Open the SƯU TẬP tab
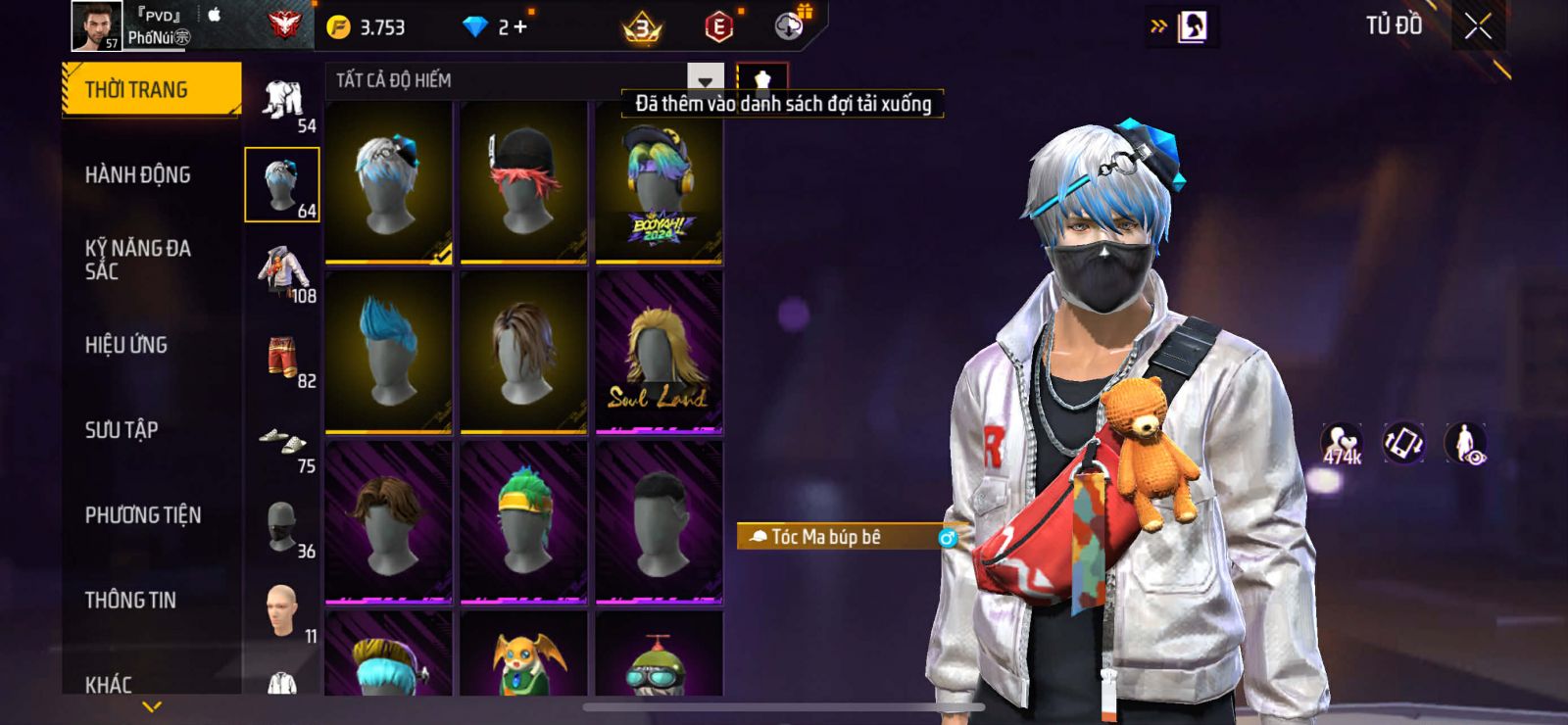 pos(122,430)
